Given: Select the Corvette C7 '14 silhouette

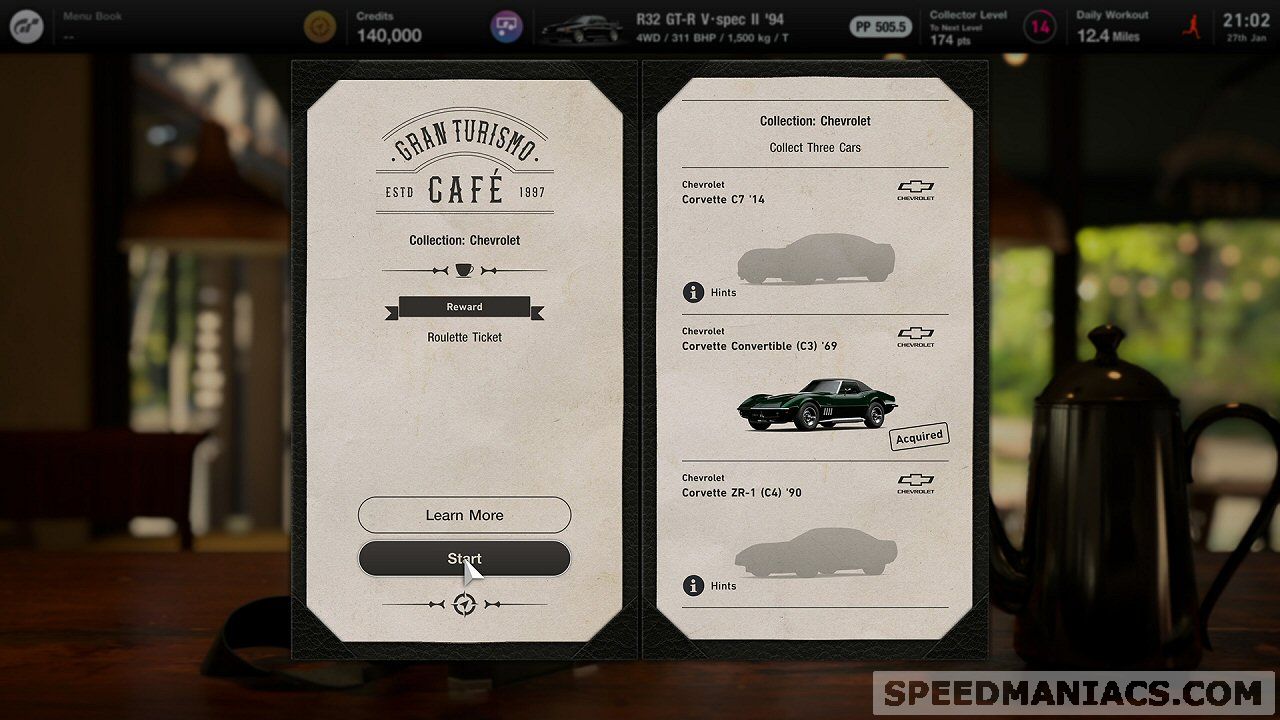Looking at the screenshot, I should click(816, 259).
